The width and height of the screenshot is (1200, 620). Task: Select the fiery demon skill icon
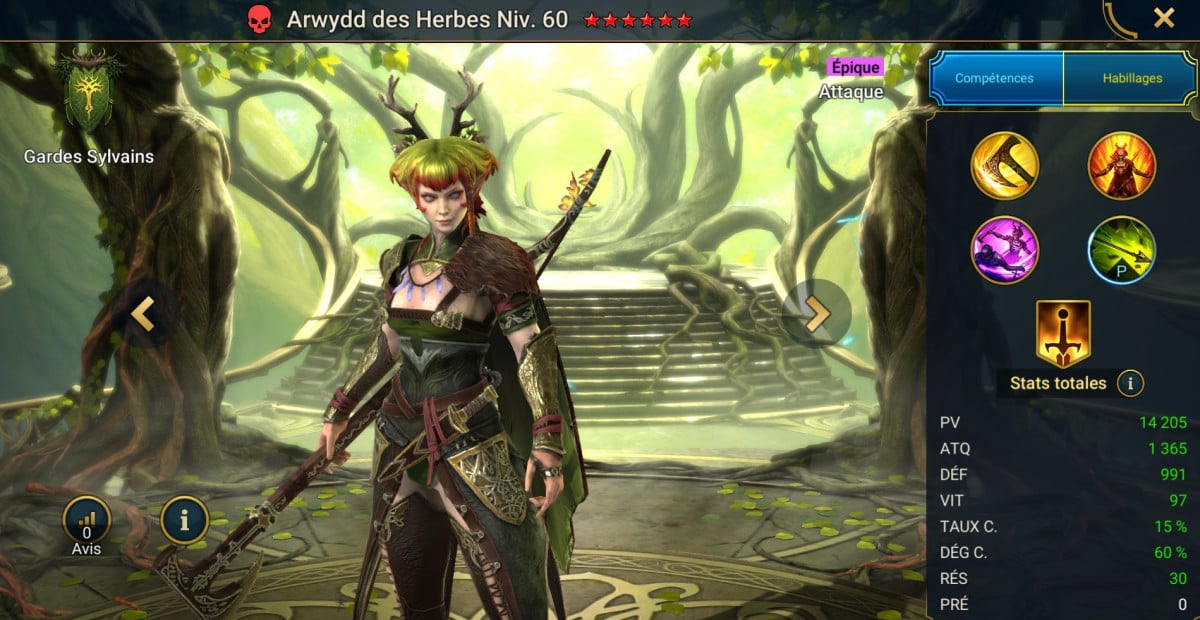pyautogui.click(x=1121, y=166)
